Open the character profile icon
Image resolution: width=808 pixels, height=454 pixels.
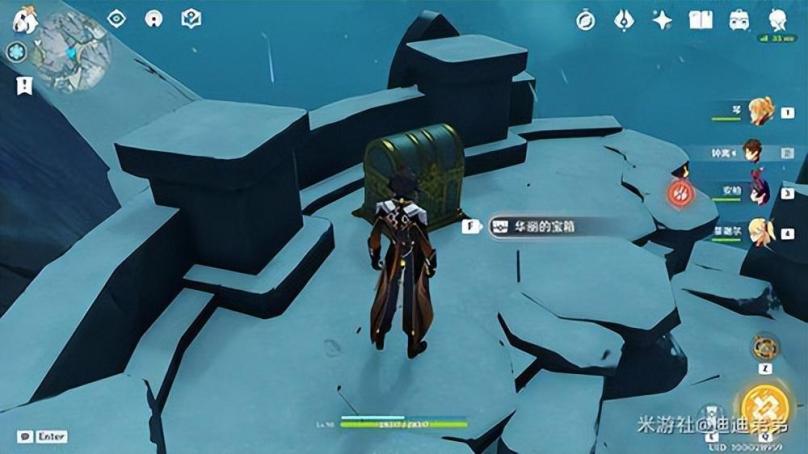pos(777,20)
